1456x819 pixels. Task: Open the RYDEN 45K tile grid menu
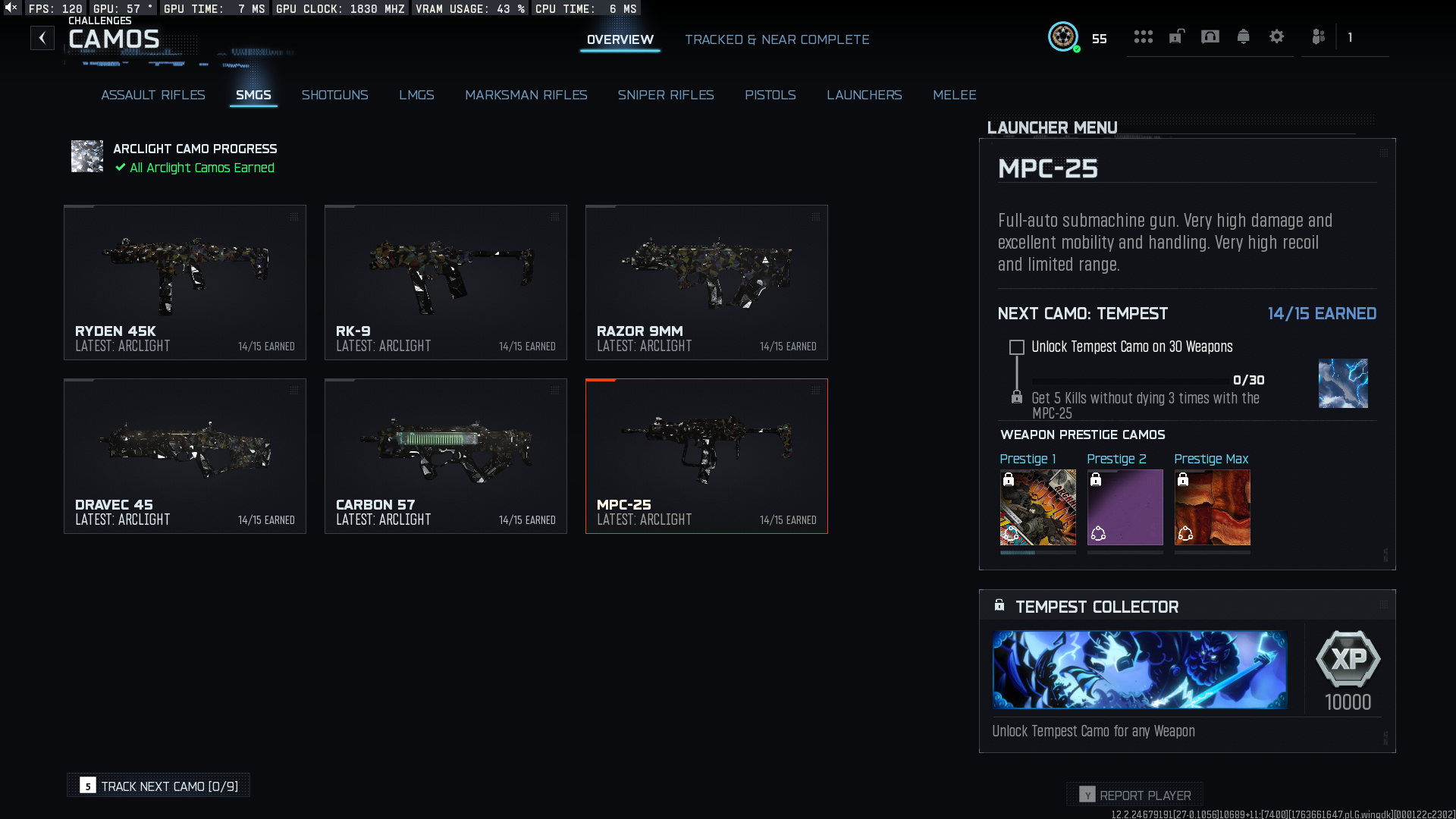click(x=294, y=216)
